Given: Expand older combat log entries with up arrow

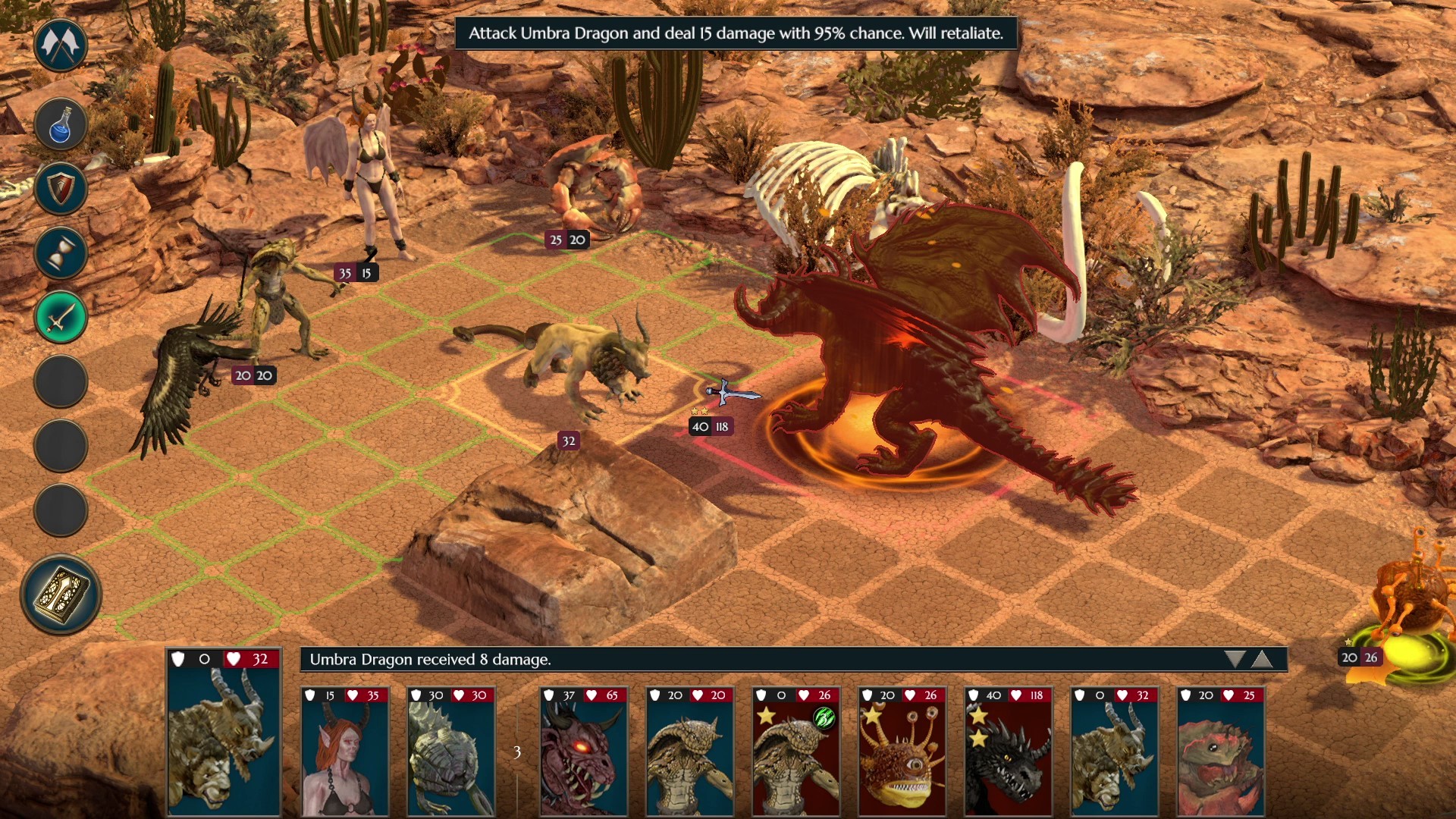Looking at the screenshot, I should pos(1263,659).
